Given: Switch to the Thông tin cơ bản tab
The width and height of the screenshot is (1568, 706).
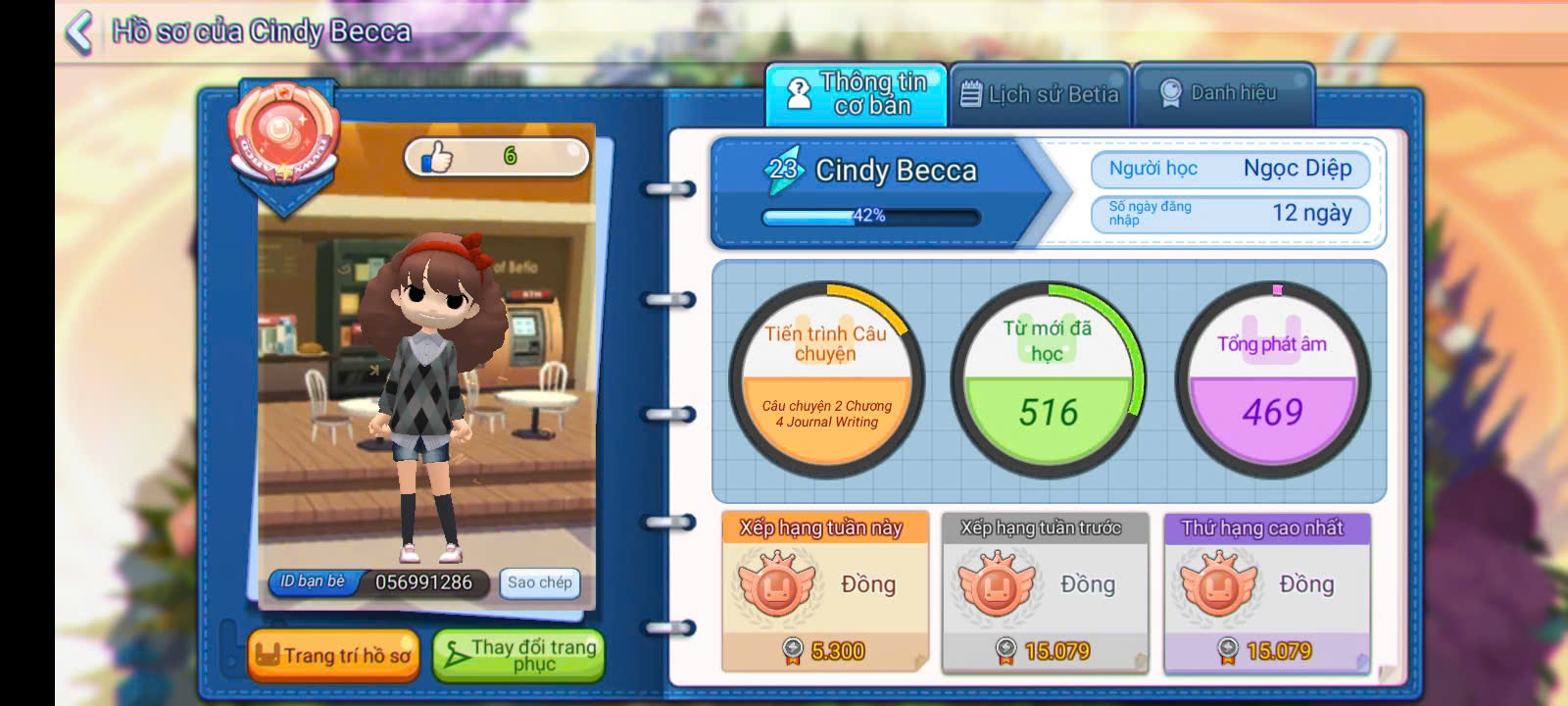Looking at the screenshot, I should 856,94.
